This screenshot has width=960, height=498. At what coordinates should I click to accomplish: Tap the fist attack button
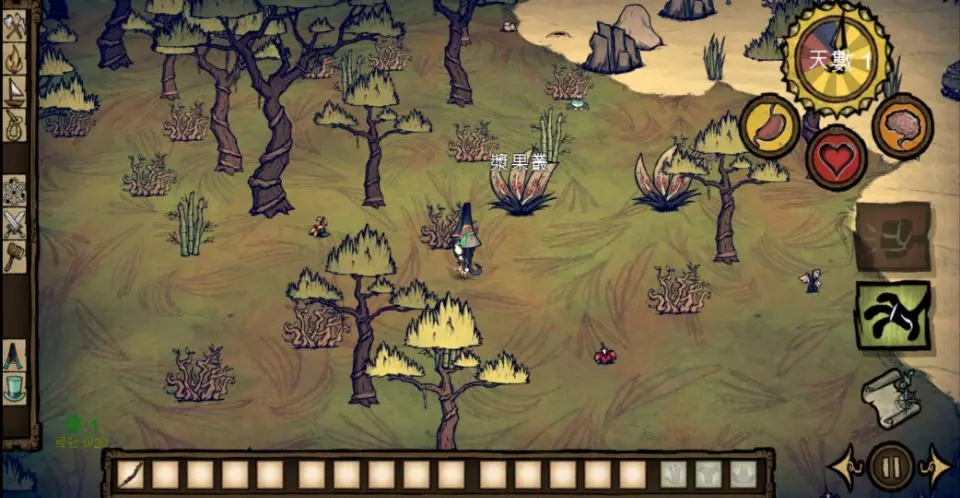892,237
